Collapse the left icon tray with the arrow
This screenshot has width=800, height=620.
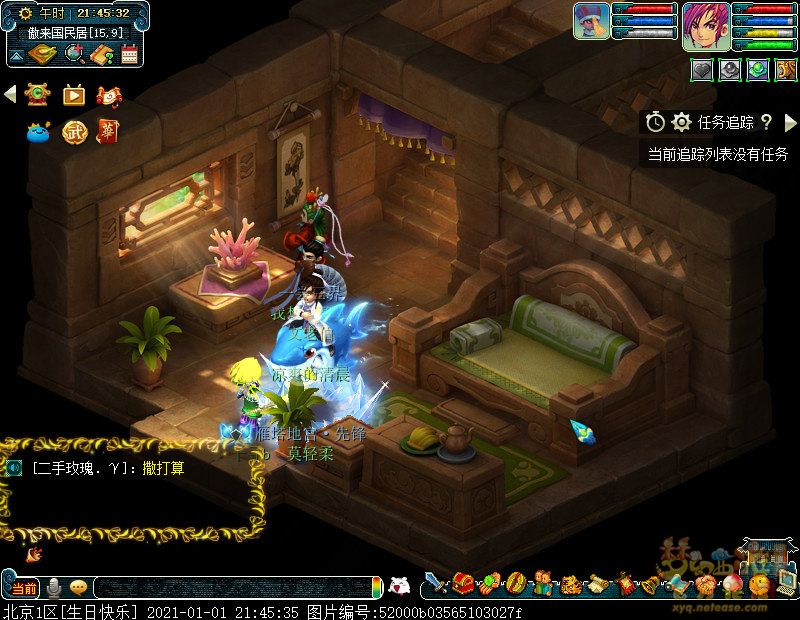click(x=11, y=94)
